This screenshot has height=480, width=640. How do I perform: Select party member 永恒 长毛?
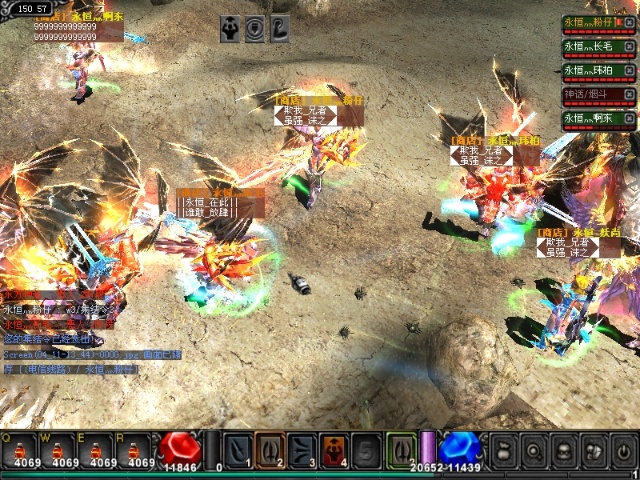point(590,46)
